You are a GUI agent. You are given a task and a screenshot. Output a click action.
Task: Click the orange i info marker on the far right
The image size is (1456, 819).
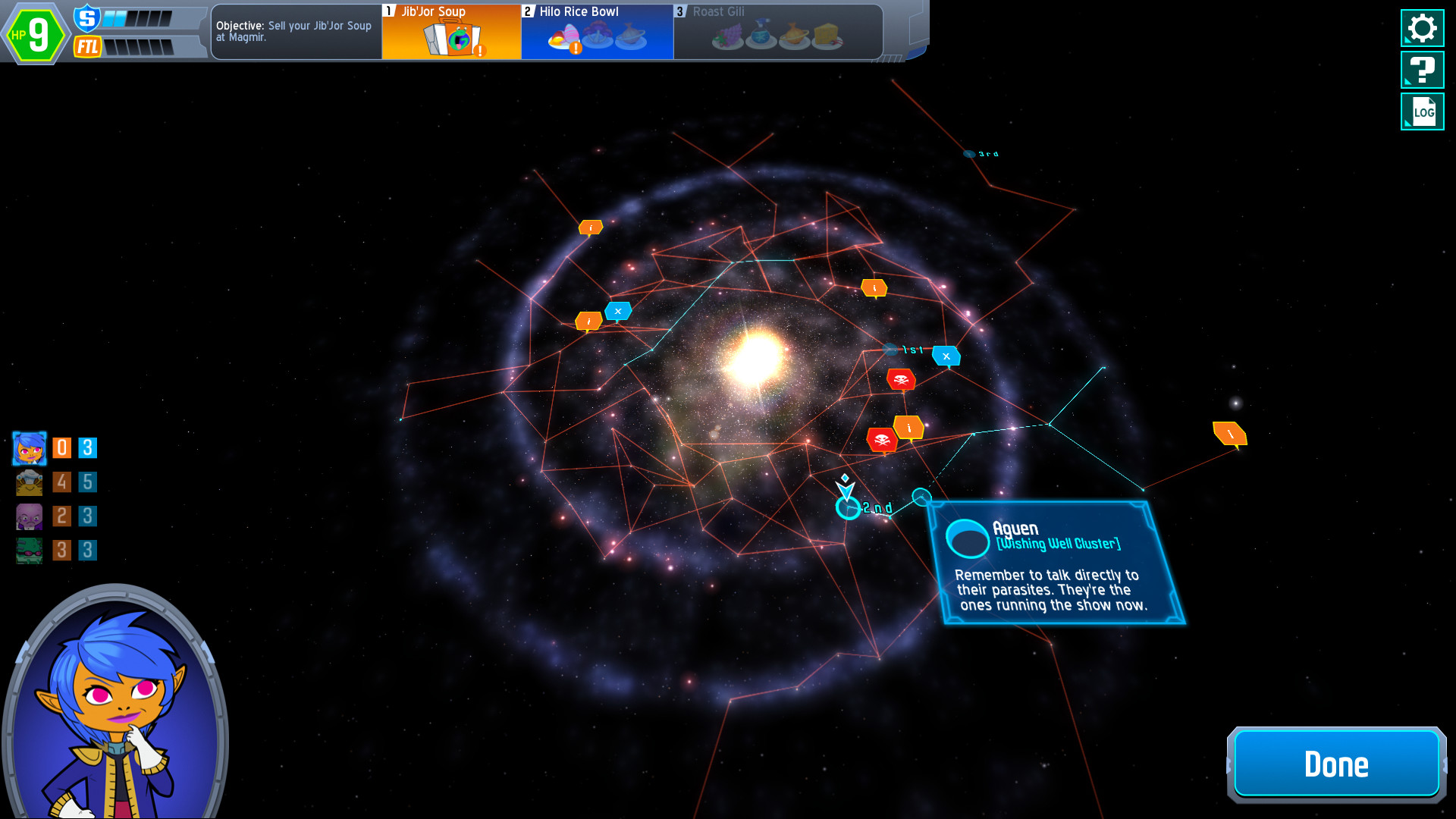[1230, 434]
